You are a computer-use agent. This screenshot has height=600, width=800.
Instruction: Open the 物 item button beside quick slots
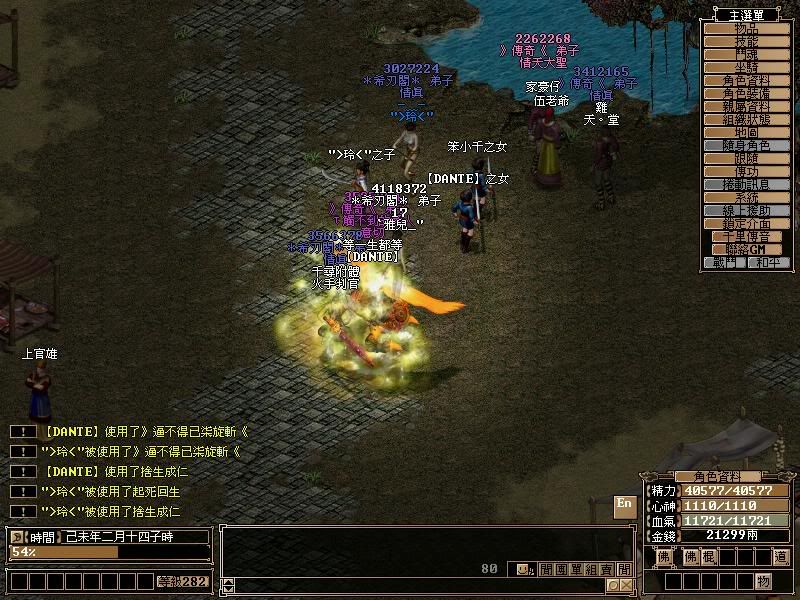pyautogui.click(x=763, y=581)
